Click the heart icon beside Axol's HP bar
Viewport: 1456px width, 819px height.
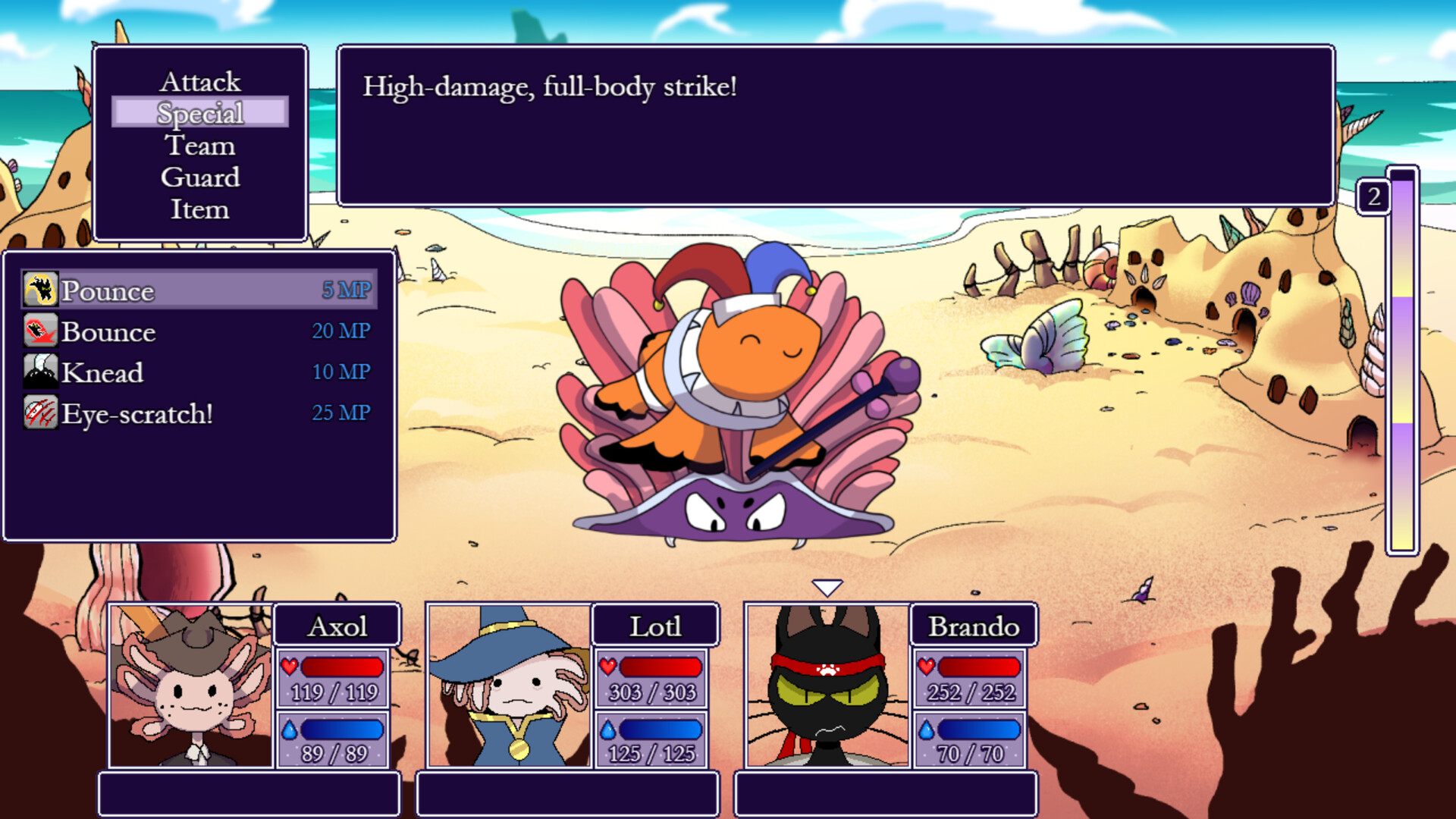pos(289,668)
